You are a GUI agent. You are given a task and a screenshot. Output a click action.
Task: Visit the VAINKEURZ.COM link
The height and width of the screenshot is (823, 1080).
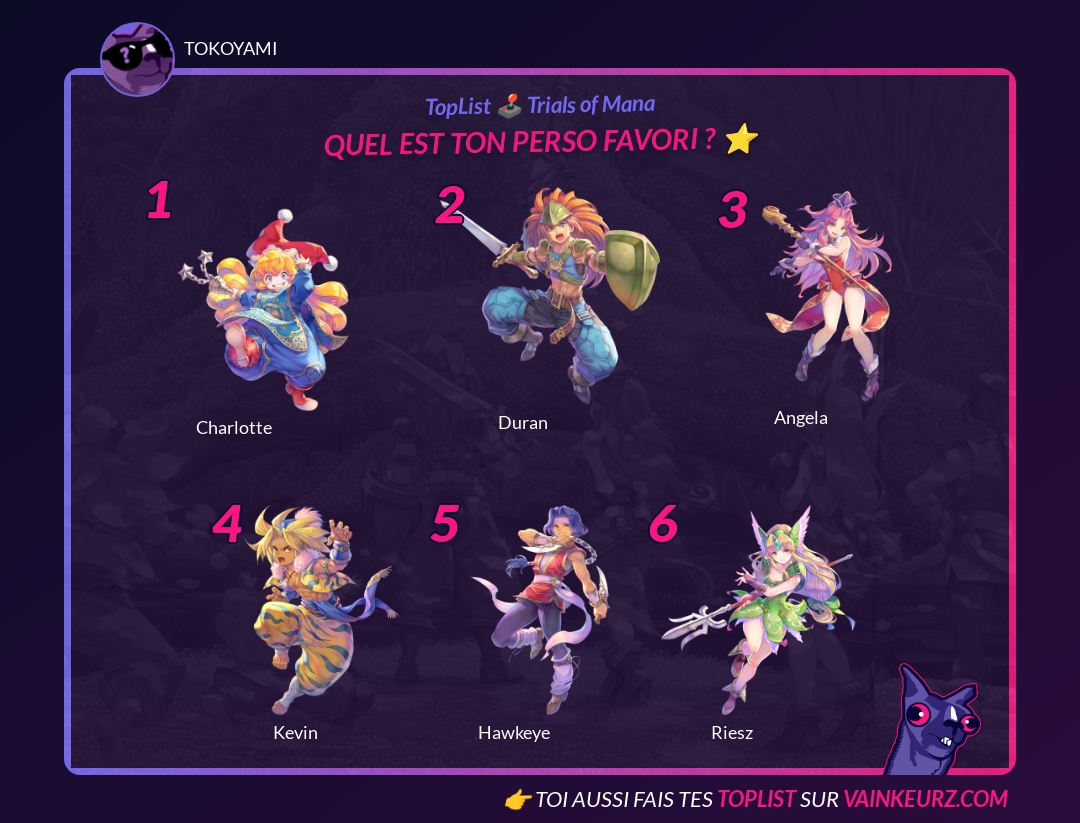tap(925, 799)
